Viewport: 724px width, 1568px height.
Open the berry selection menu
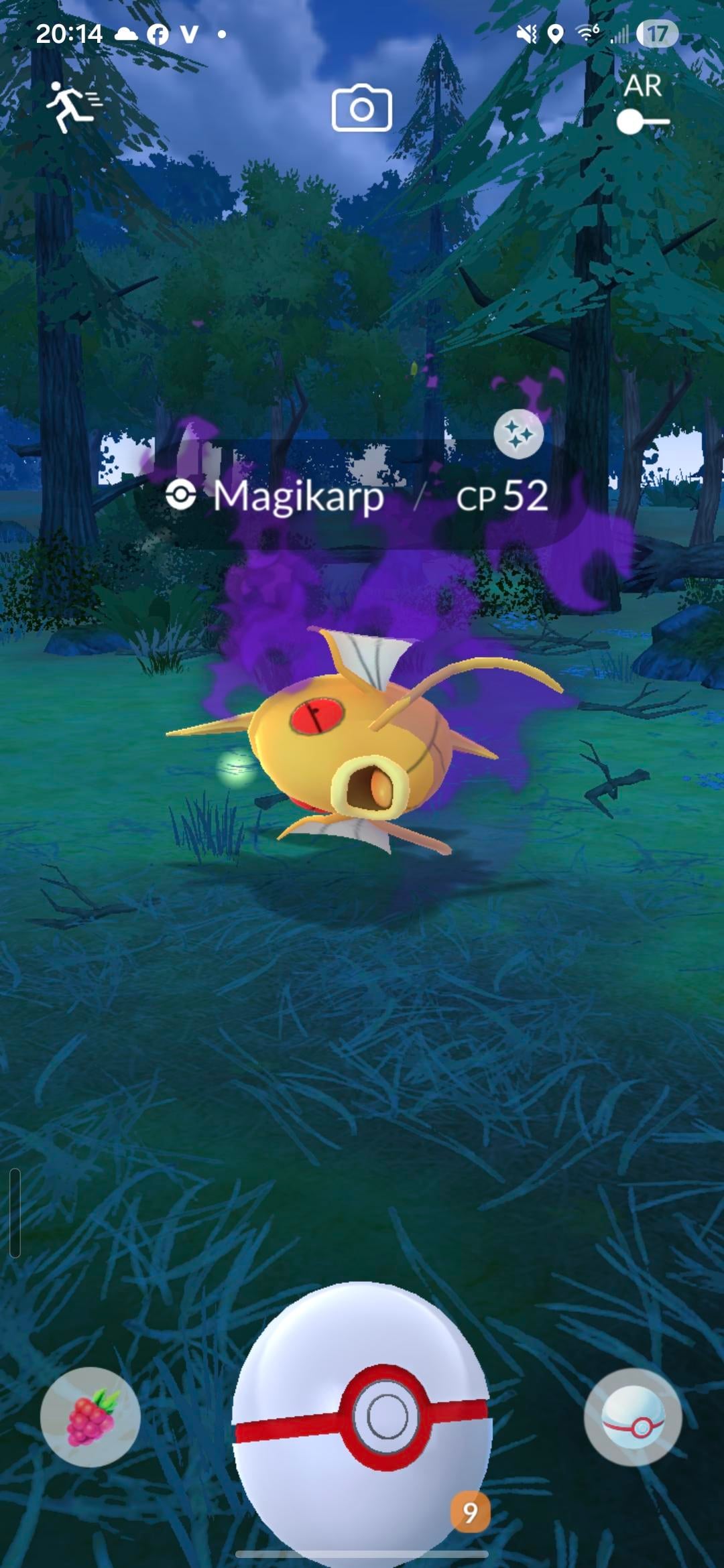click(x=90, y=1417)
